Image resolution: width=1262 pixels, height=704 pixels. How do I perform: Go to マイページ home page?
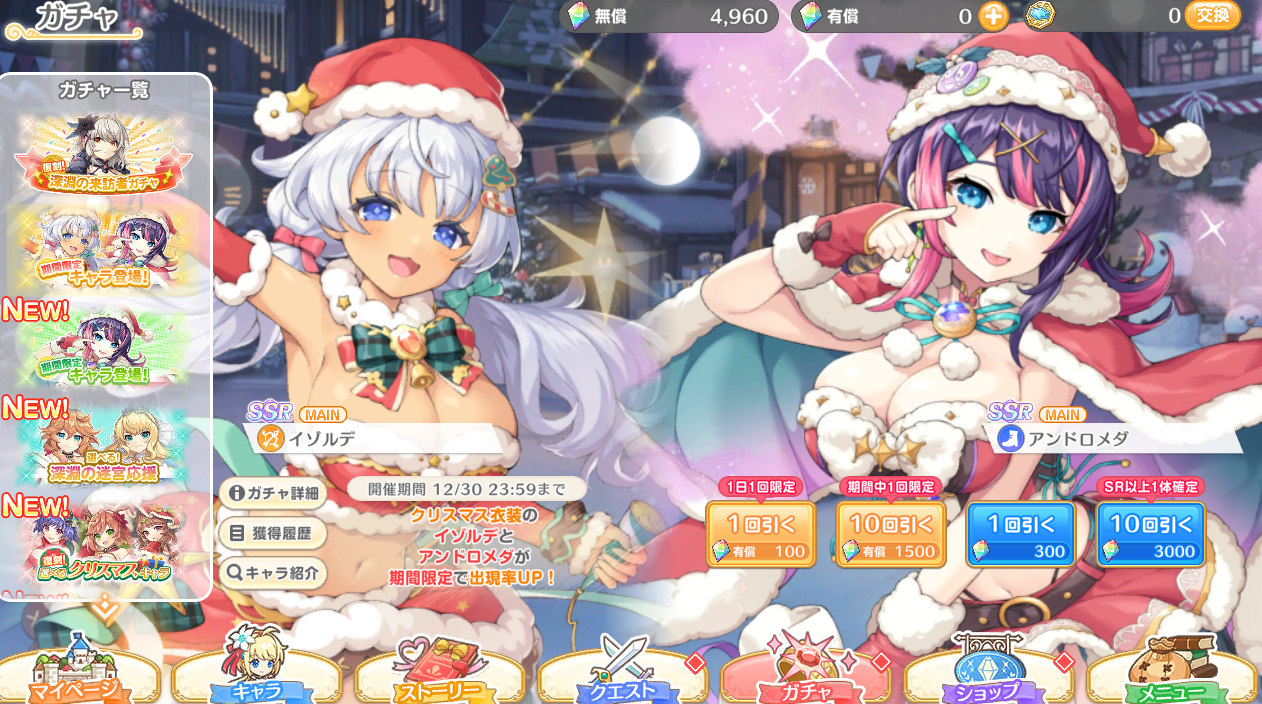(80, 675)
